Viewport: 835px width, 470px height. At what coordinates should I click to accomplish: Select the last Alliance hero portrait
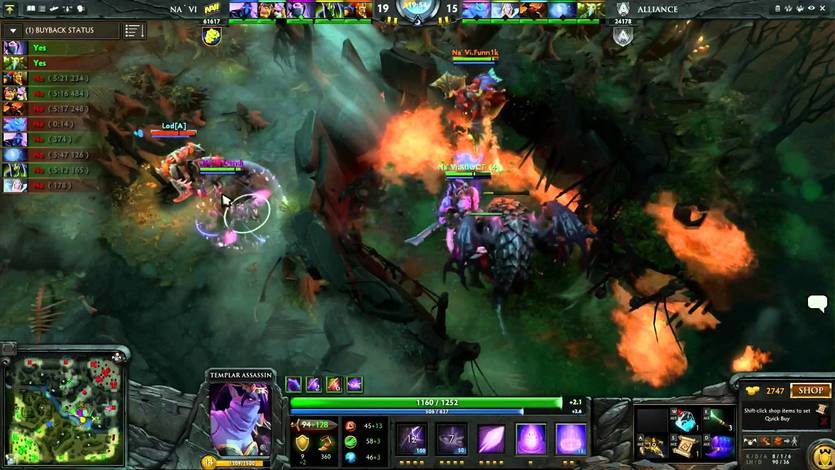593,10
